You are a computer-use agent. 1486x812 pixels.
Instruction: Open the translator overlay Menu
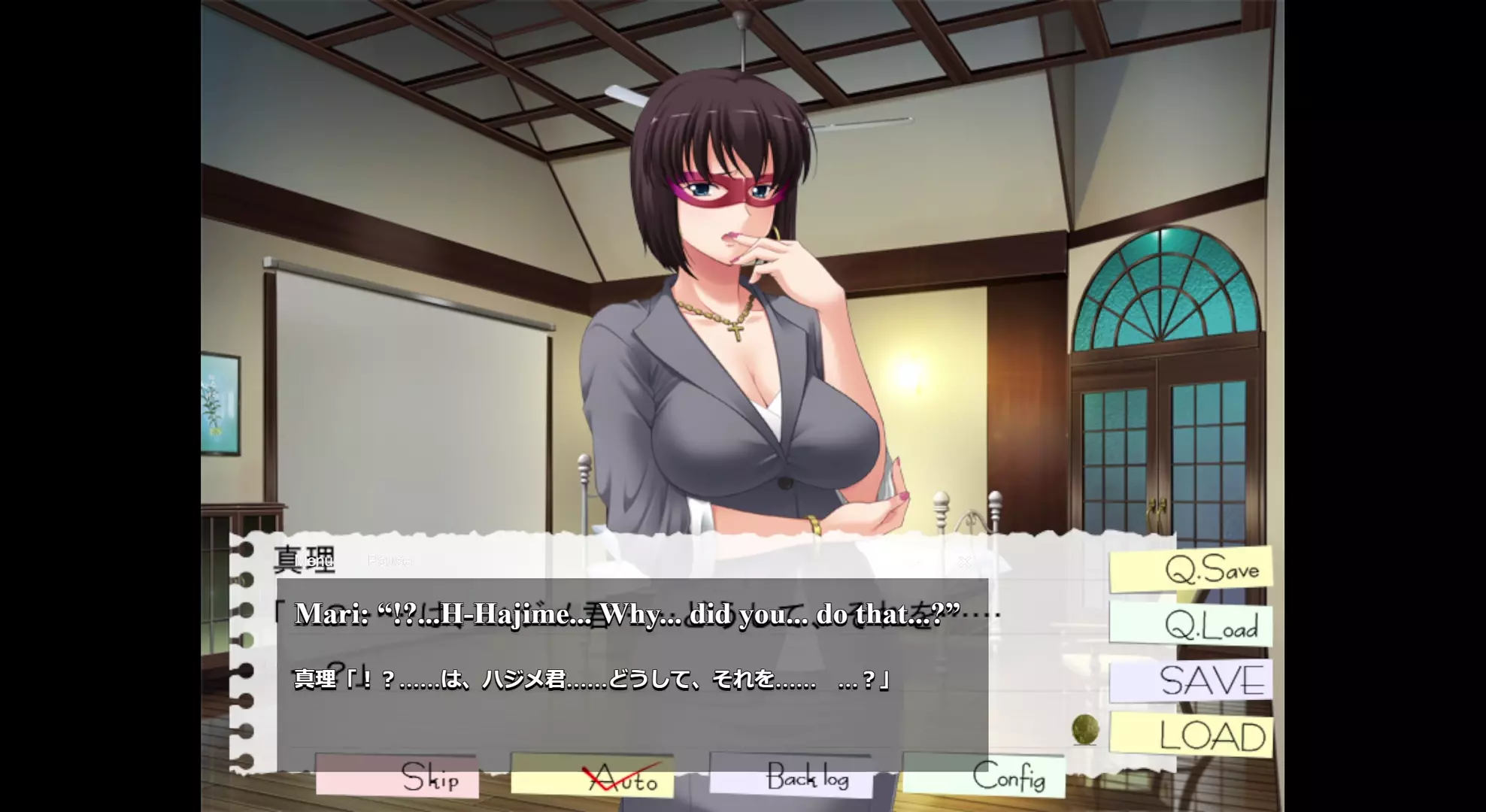[x=314, y=561]
